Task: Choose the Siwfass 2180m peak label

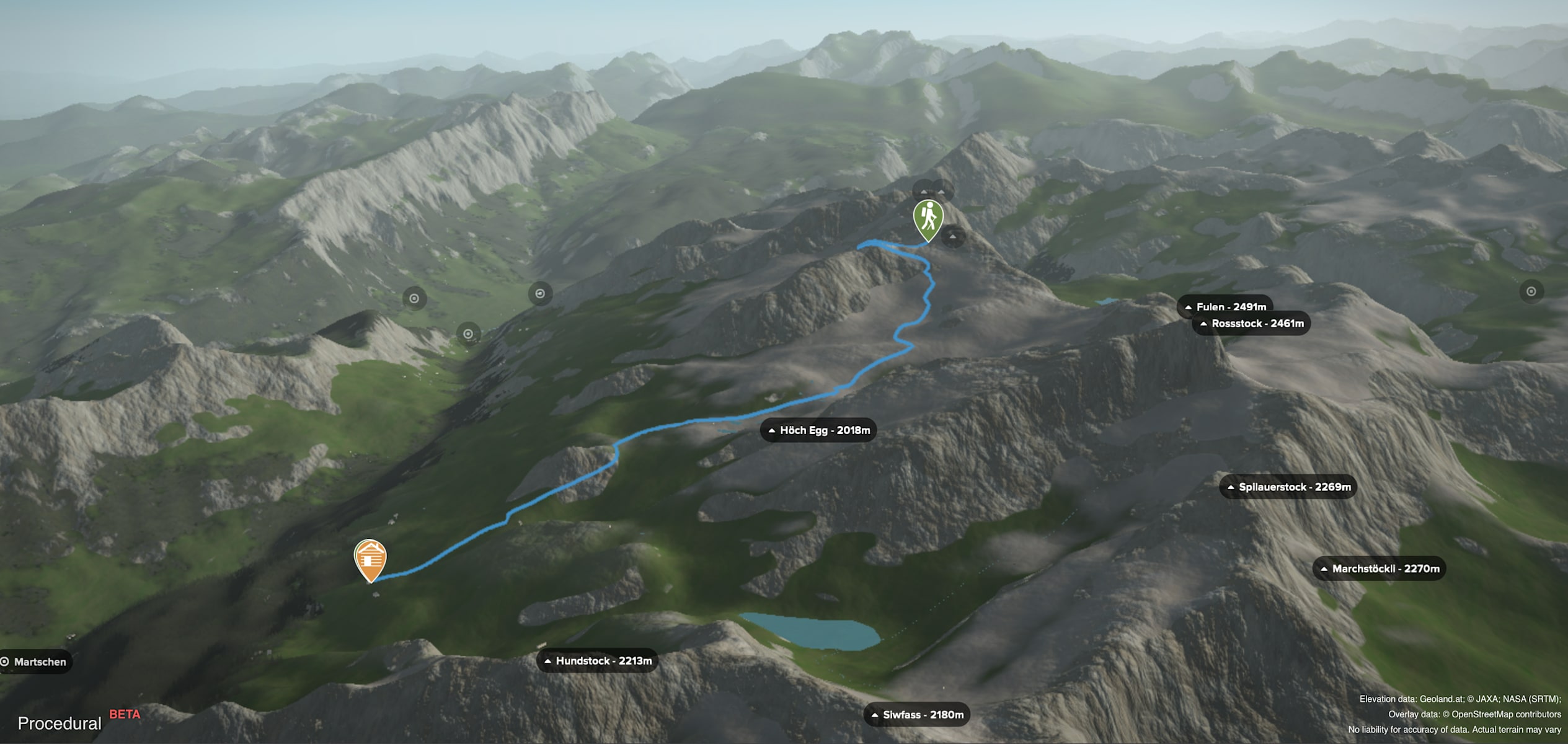Action: tap(916, 715)
